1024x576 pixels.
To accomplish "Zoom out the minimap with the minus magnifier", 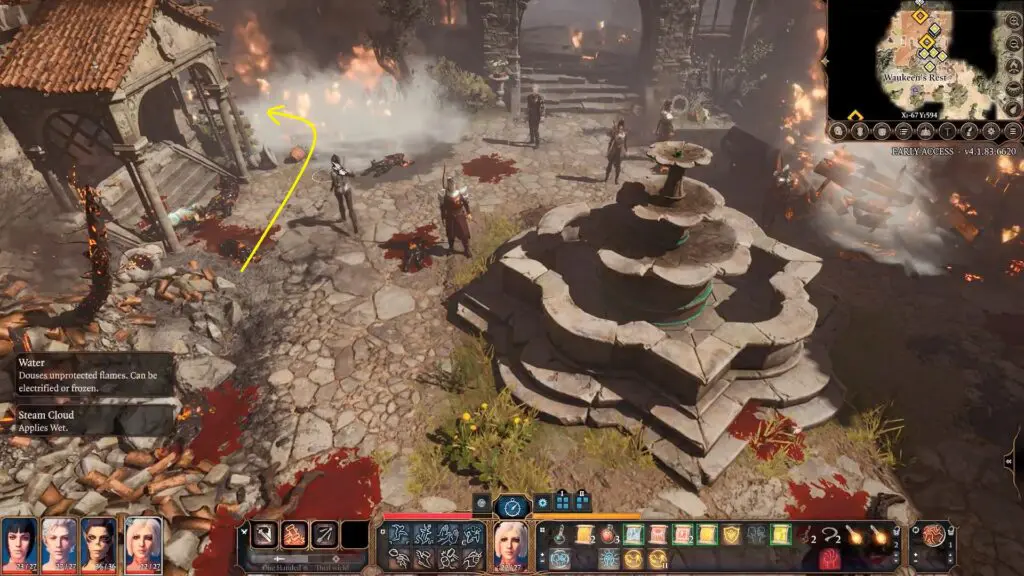I will 858,130.
